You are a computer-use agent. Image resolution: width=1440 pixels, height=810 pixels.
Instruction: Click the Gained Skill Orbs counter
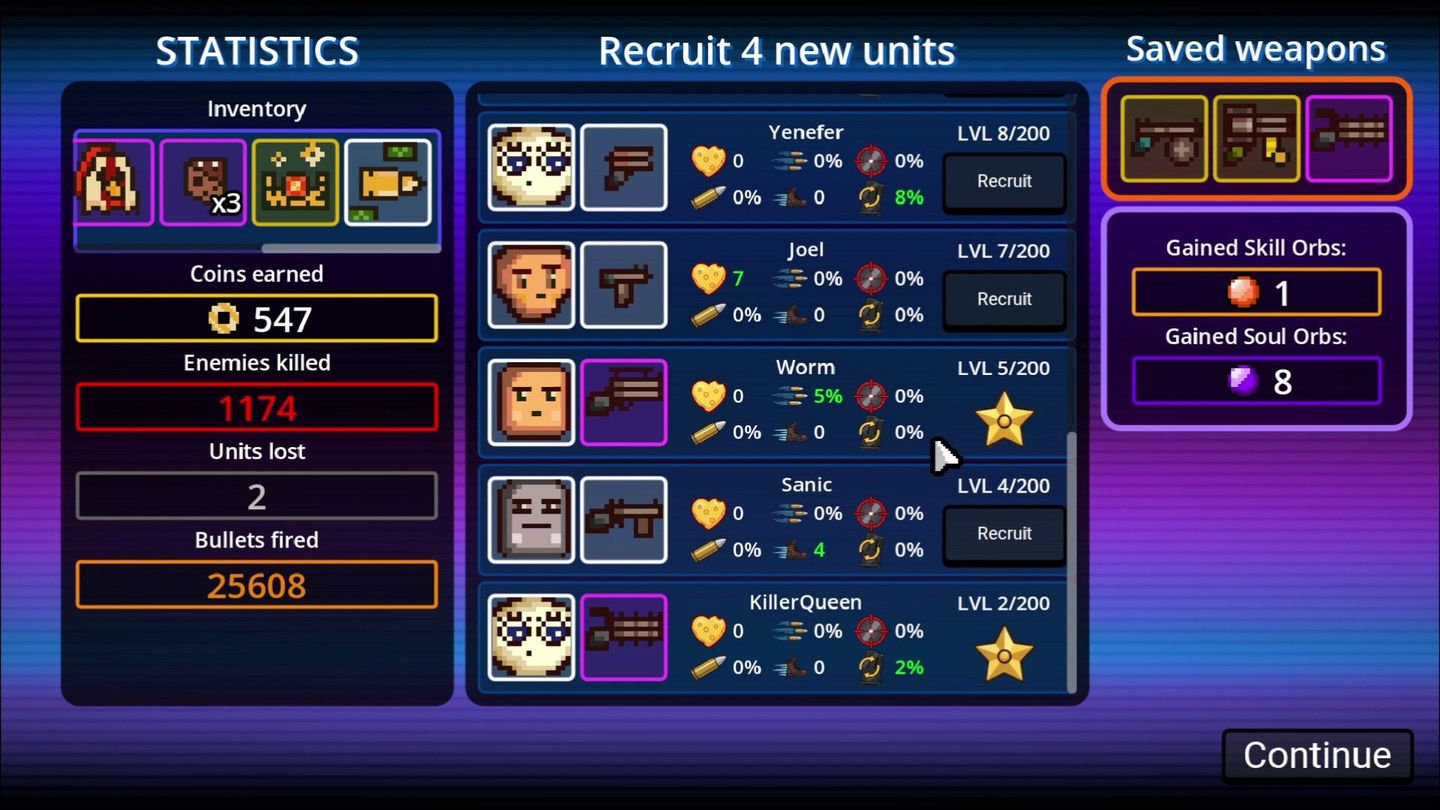click(x=1255, y=291)
